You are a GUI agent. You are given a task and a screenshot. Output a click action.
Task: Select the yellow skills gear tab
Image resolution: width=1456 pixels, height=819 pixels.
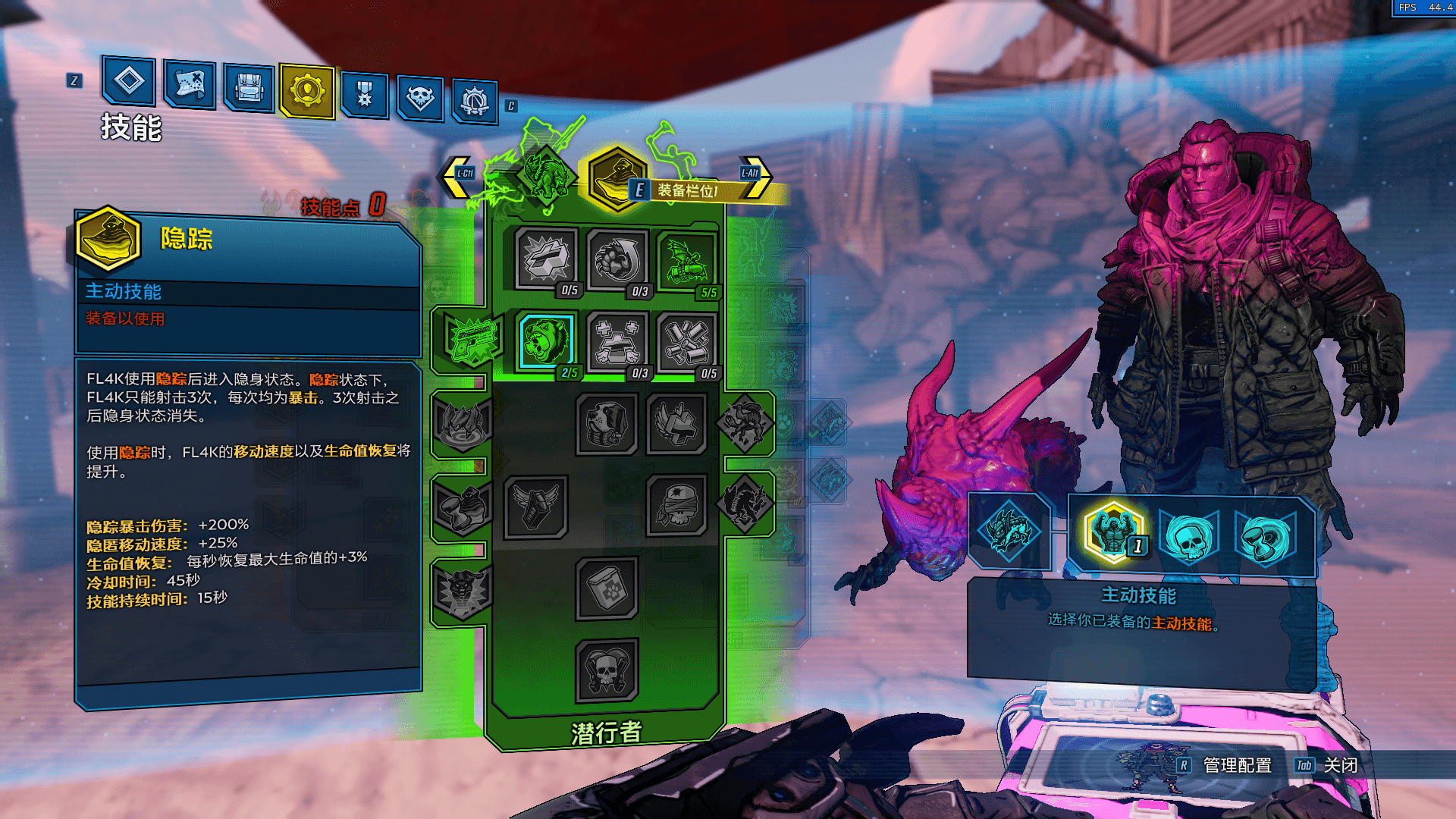[x=307, y=91]
